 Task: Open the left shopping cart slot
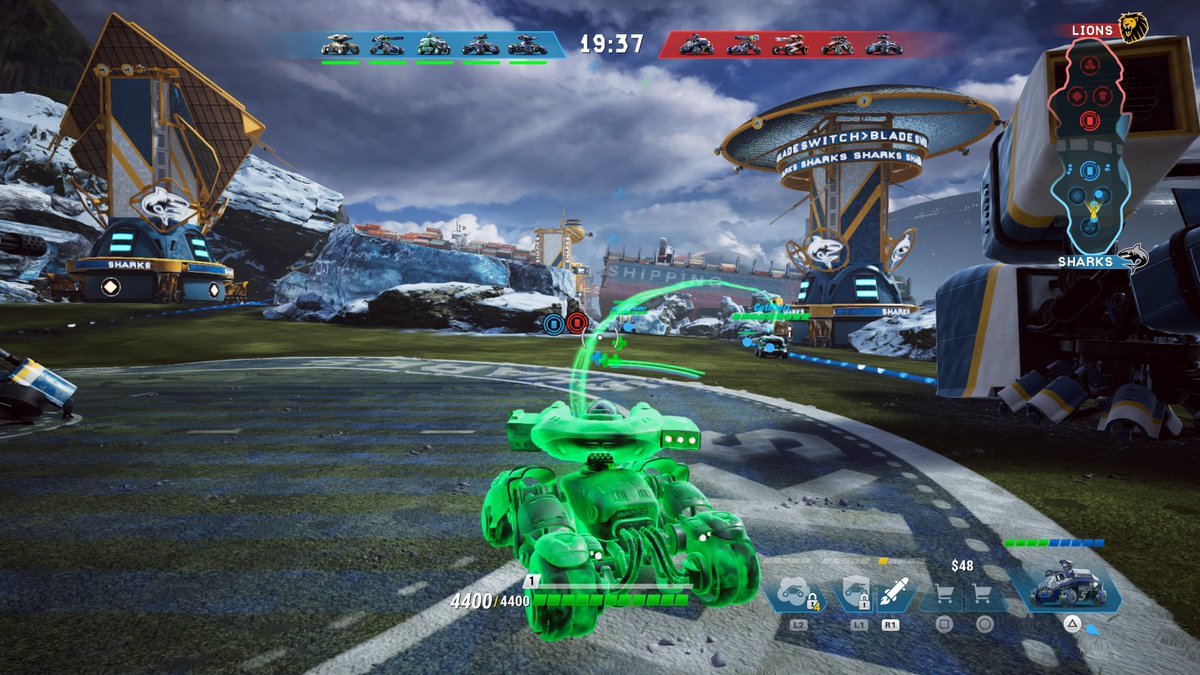943,595
